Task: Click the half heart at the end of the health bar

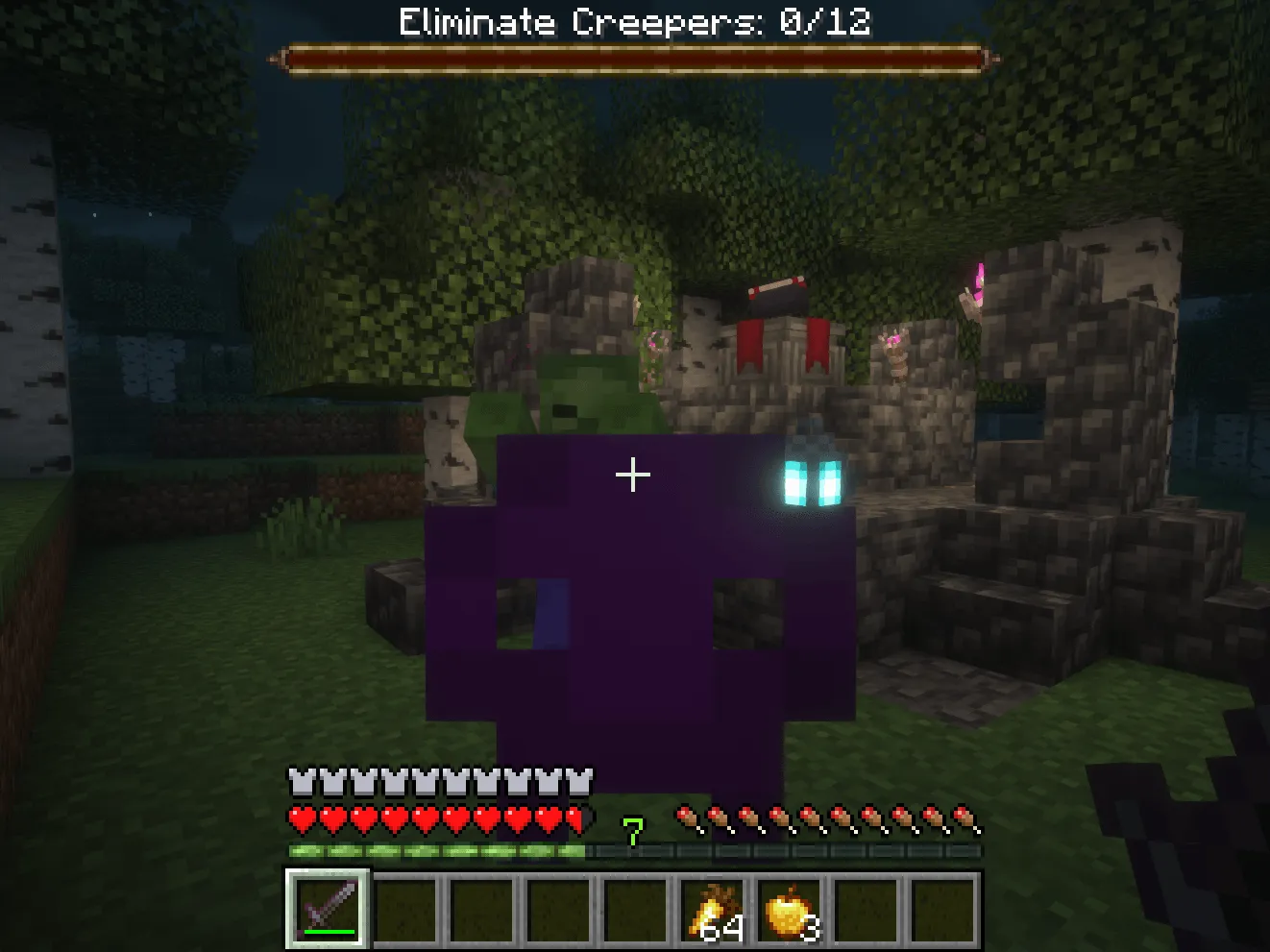Action: coord(576,819)
